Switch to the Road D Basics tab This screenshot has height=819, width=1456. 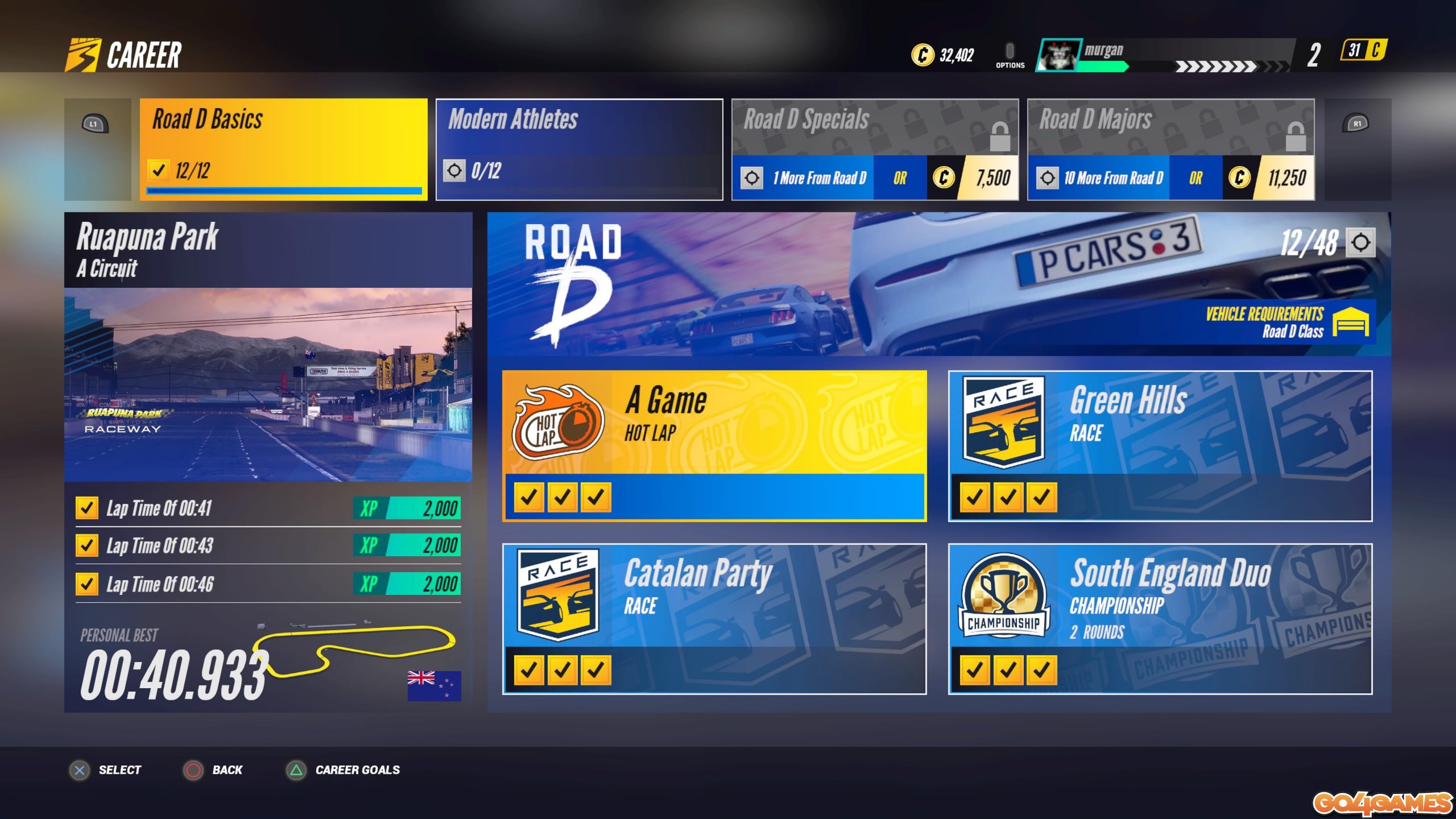coord(283,149)
